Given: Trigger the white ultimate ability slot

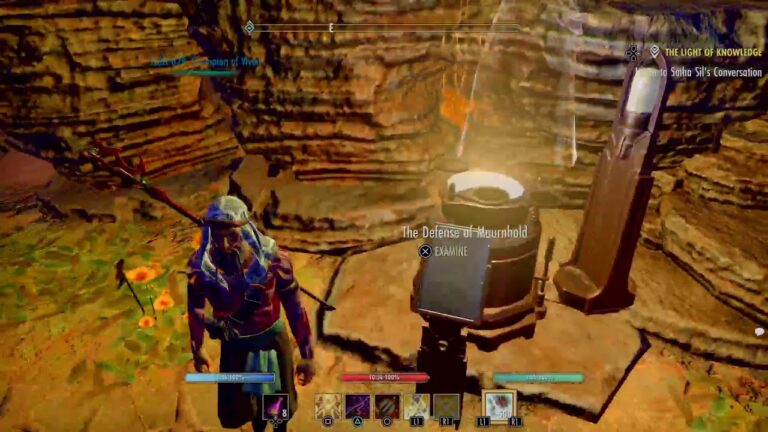Looking at the screenshot, I should 498,405.
